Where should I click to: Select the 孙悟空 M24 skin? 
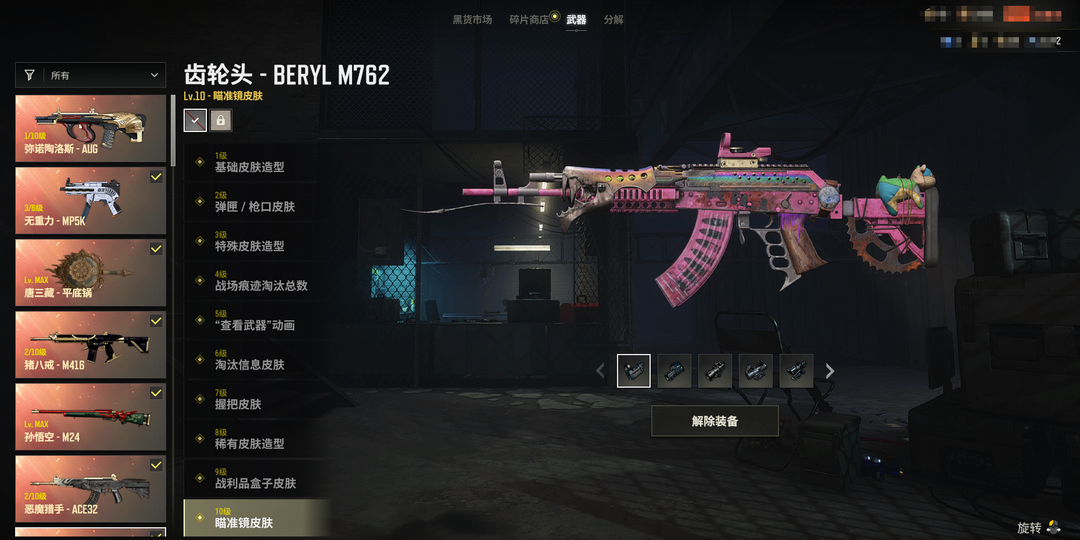(x=91, y=417)
